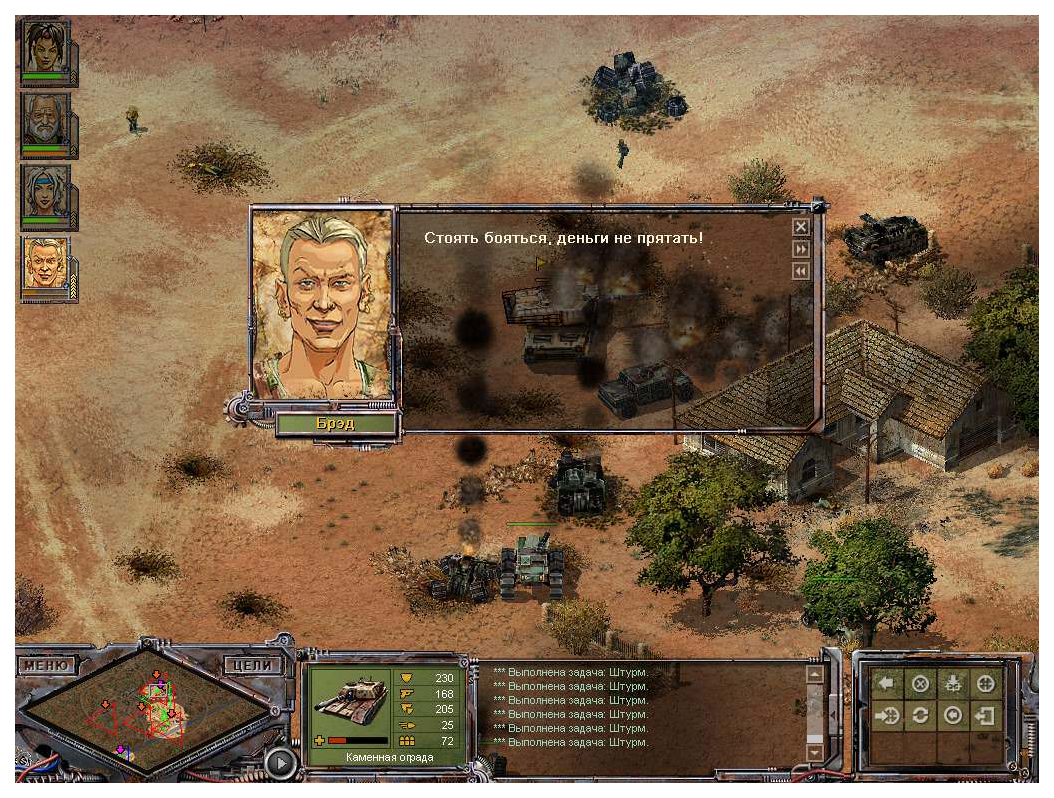
Task: Close the Брэд dialogue window
Action: 800,226
